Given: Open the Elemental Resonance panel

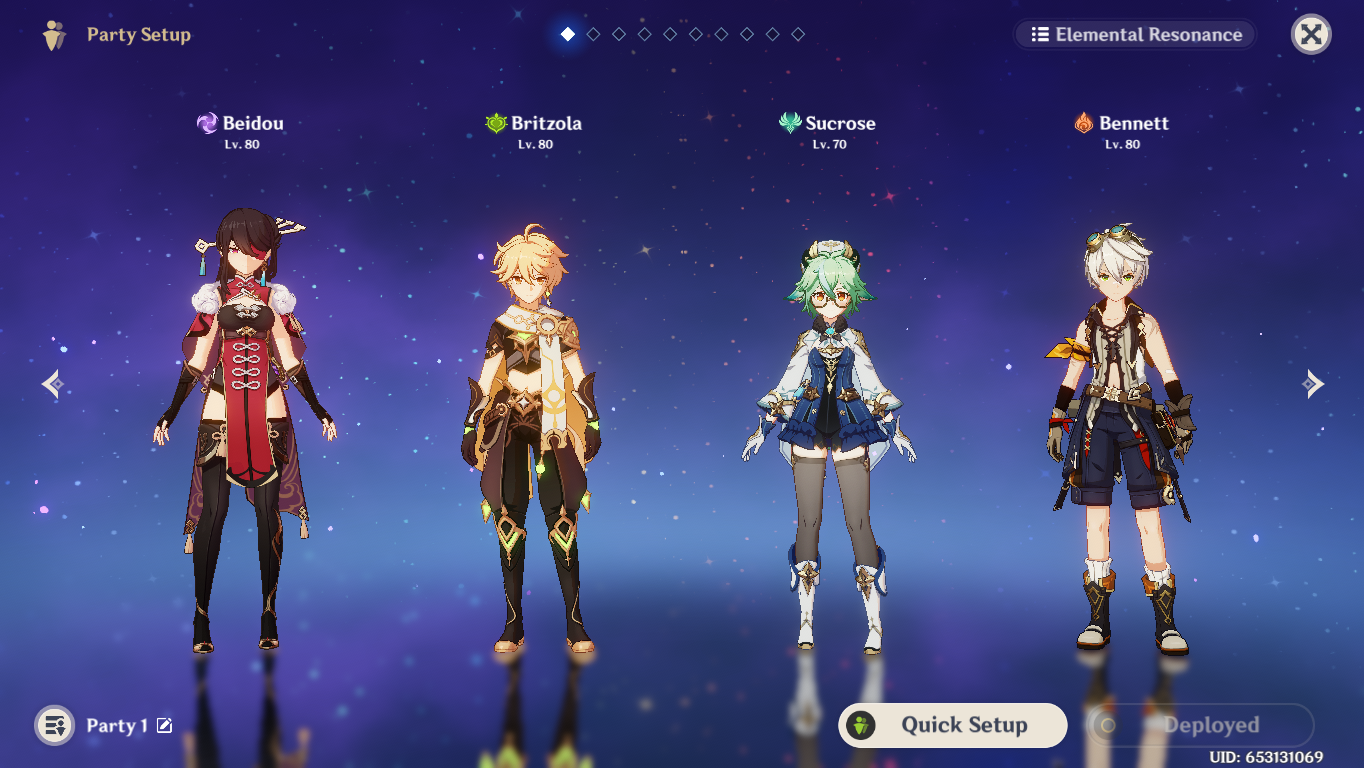Looking at the screenshot, I should tap(1134, 33).
